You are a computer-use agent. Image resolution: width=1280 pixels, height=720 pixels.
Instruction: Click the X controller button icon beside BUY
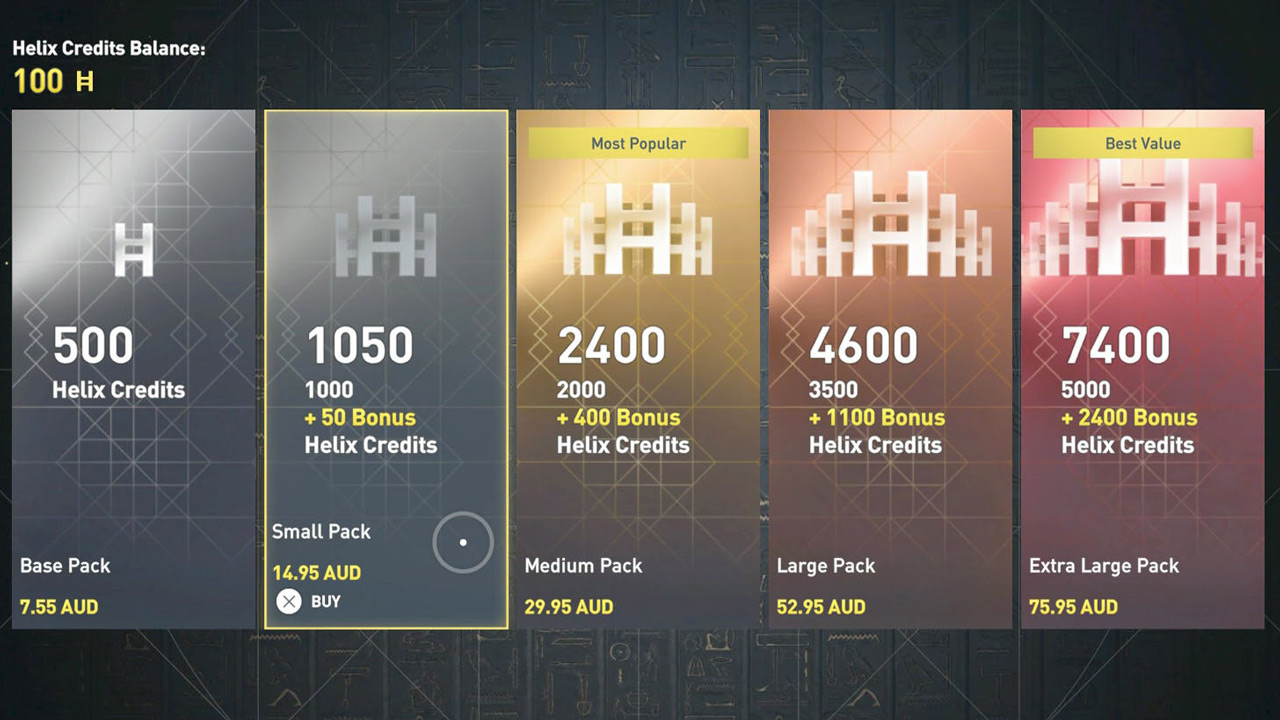click(x=291, y=601)
